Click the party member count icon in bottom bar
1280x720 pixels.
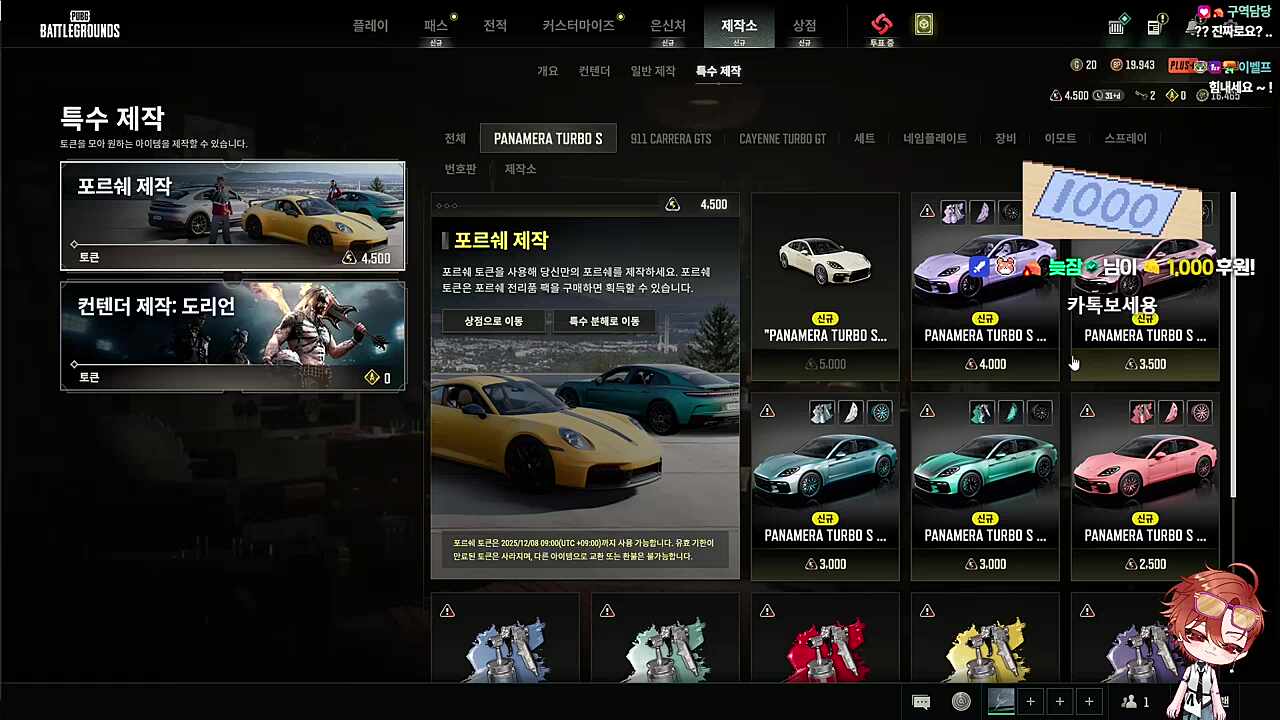click(1132, 701)
